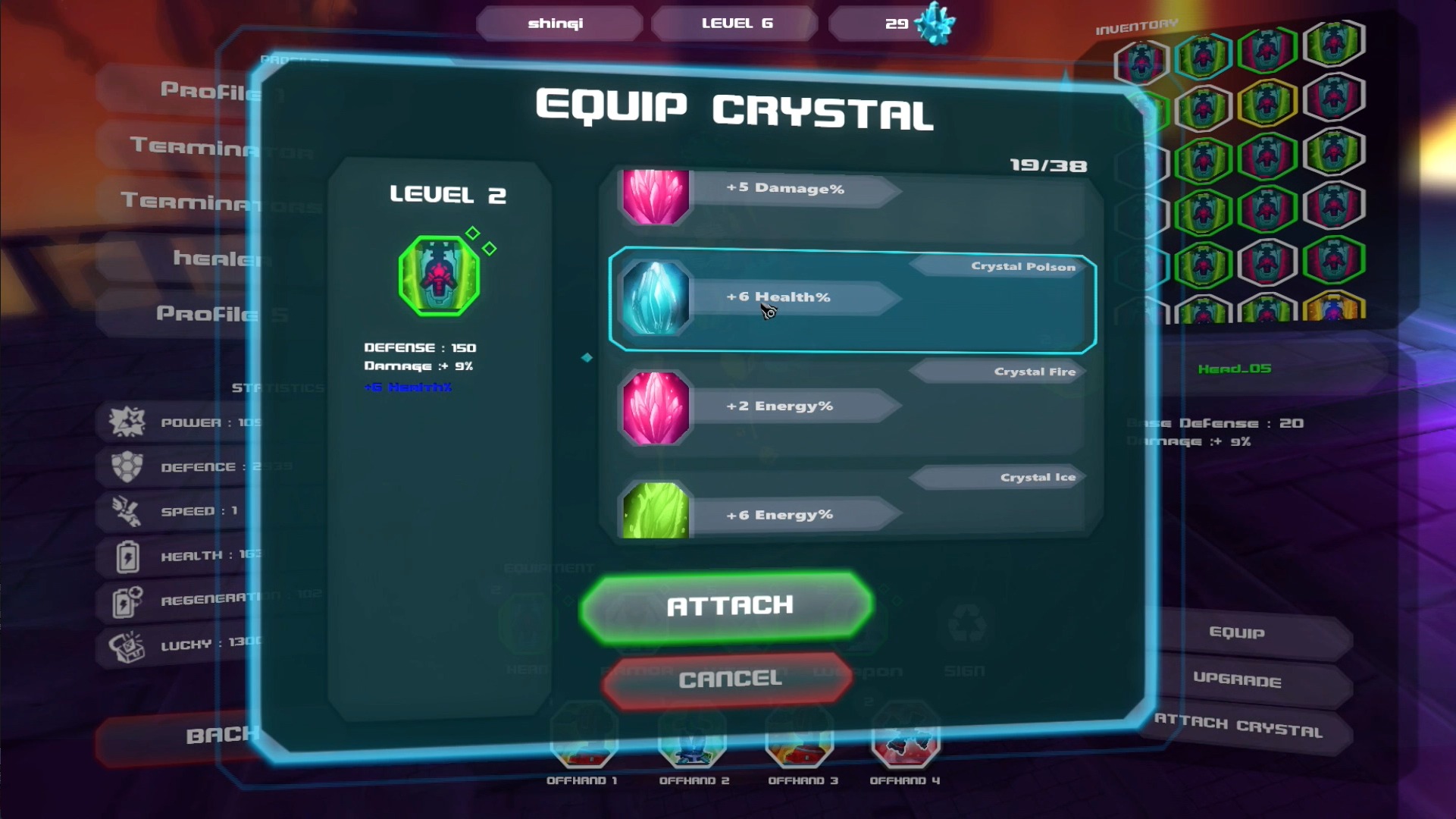Select the Offhand 4 slot icon
Screen dimensions: 1456x819
pos(904,747)
